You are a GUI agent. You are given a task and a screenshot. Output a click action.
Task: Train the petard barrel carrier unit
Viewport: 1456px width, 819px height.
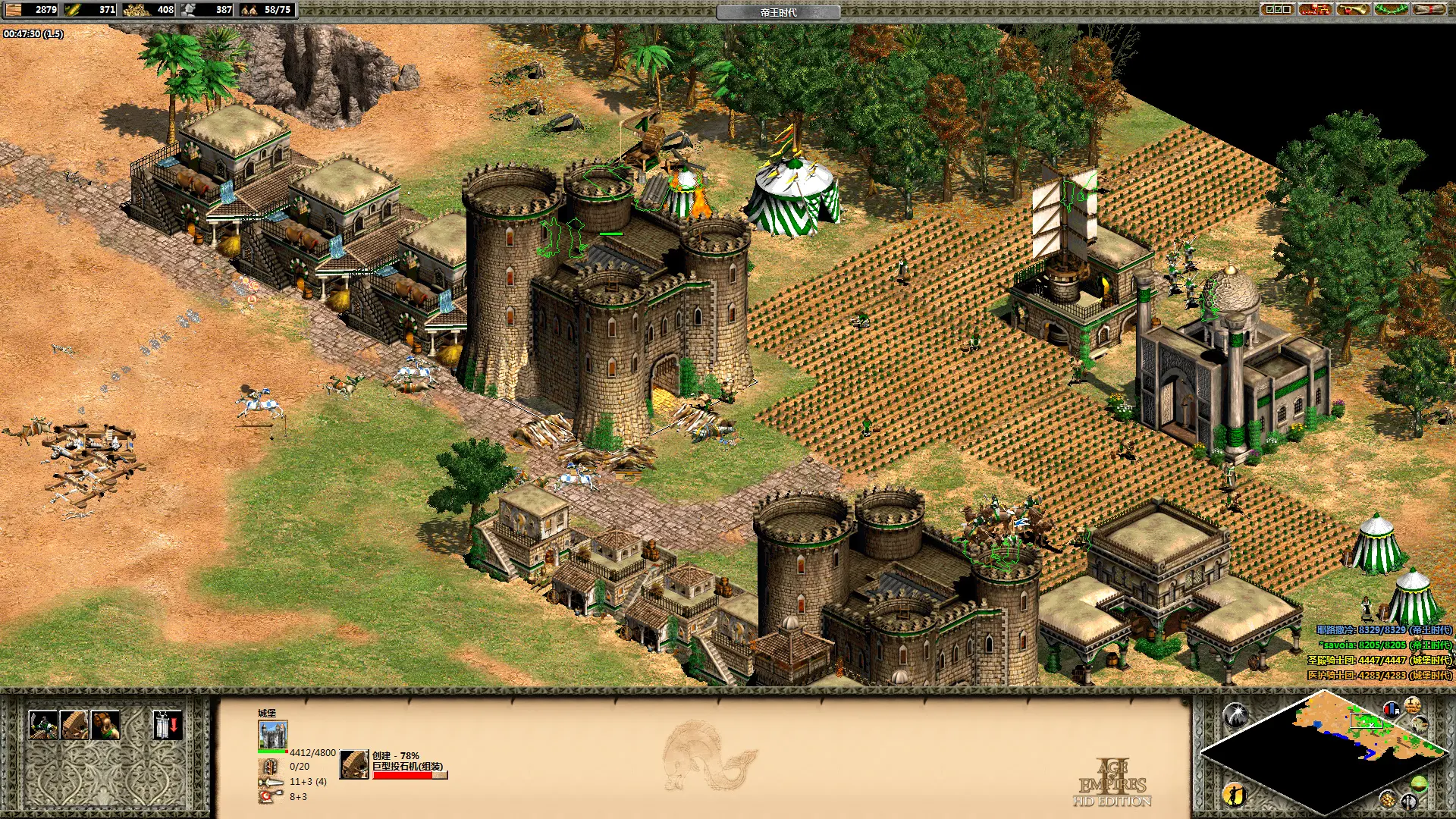(105, 725)
